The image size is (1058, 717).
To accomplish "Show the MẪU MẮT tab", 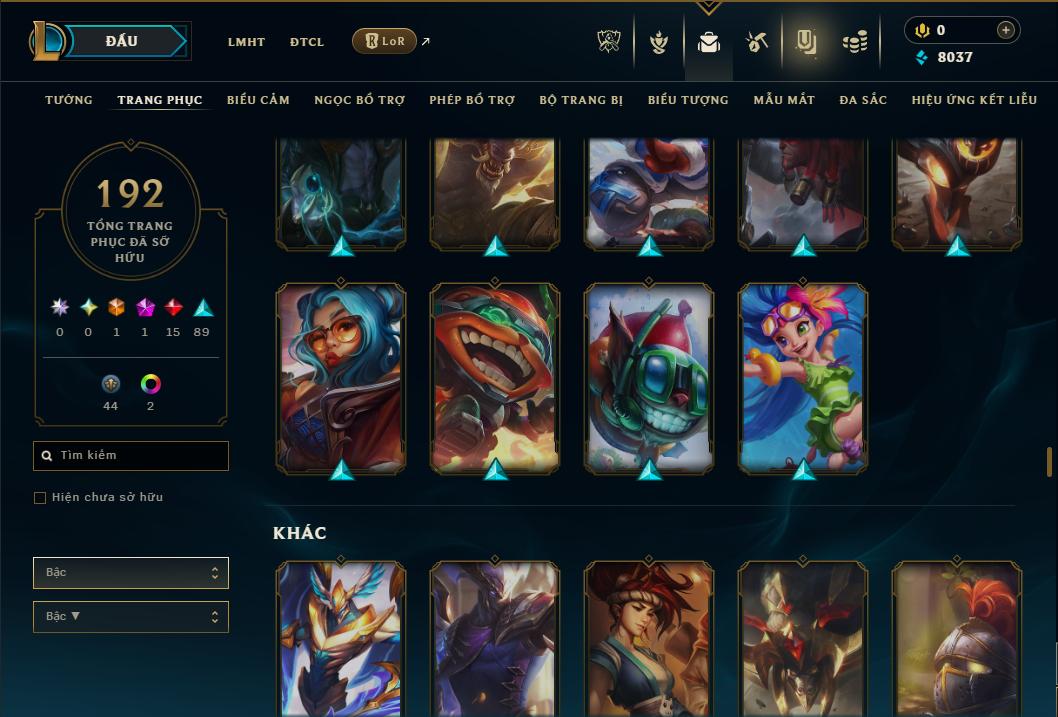I will click(x=784, y=100).
